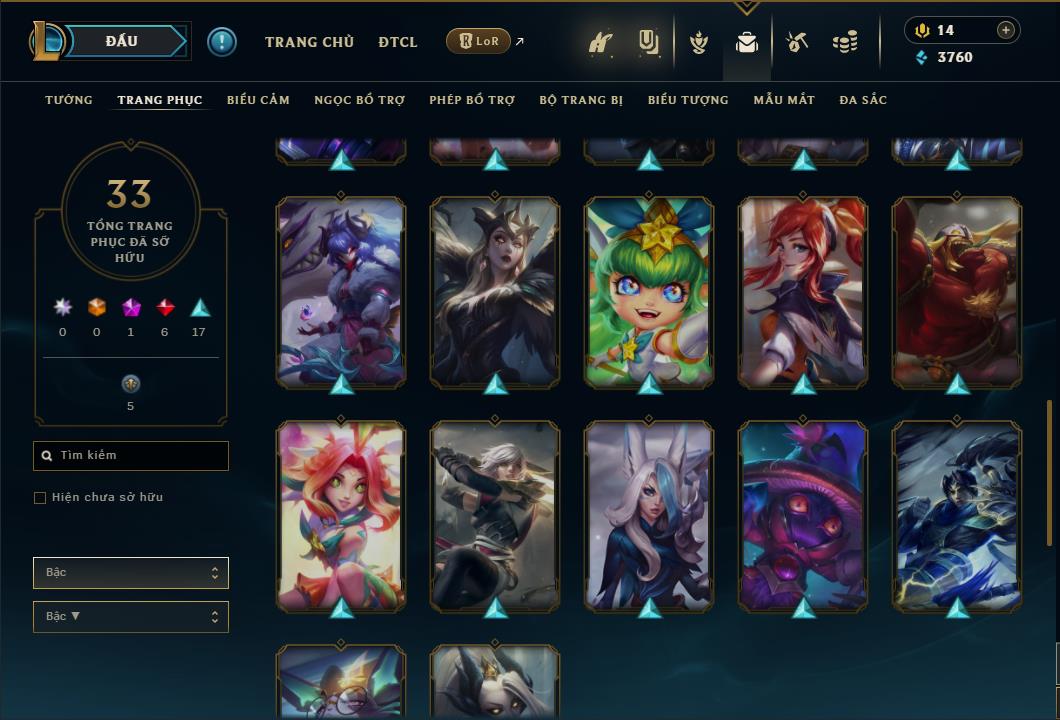
Task: Switch to the PHÉP BỔ TRỢ tab
Action: (472, 100)
